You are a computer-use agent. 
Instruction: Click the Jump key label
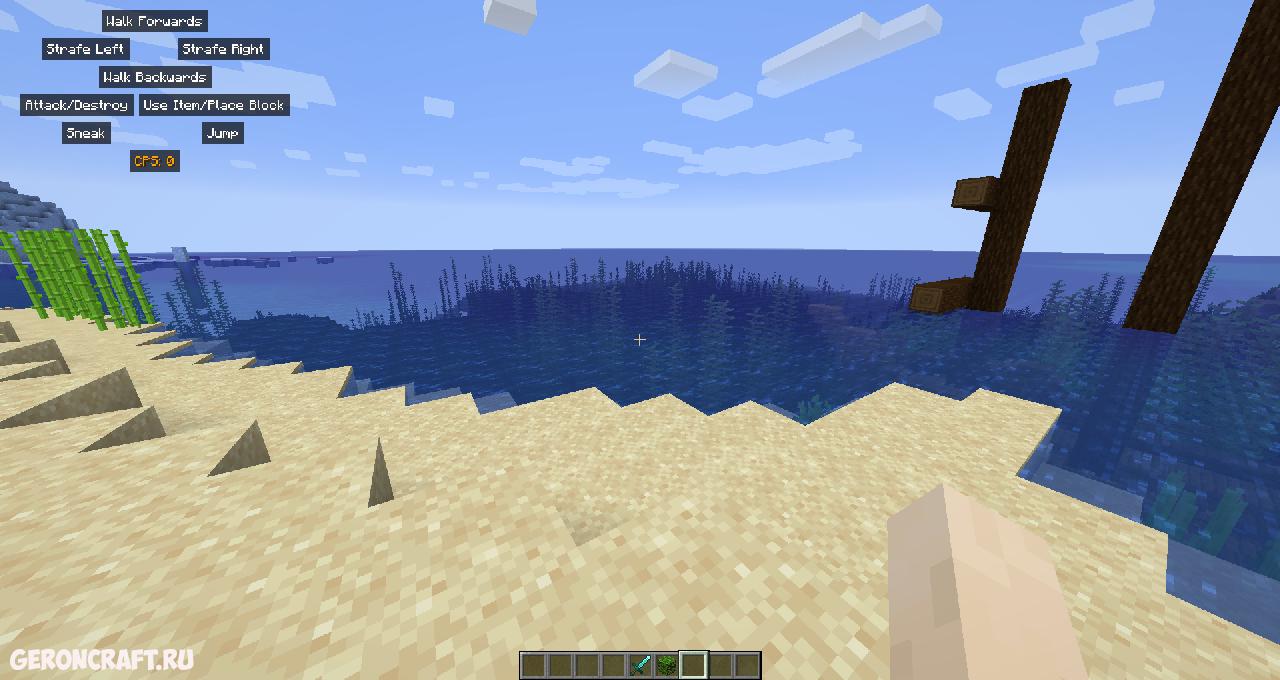[x=222, y=133]
